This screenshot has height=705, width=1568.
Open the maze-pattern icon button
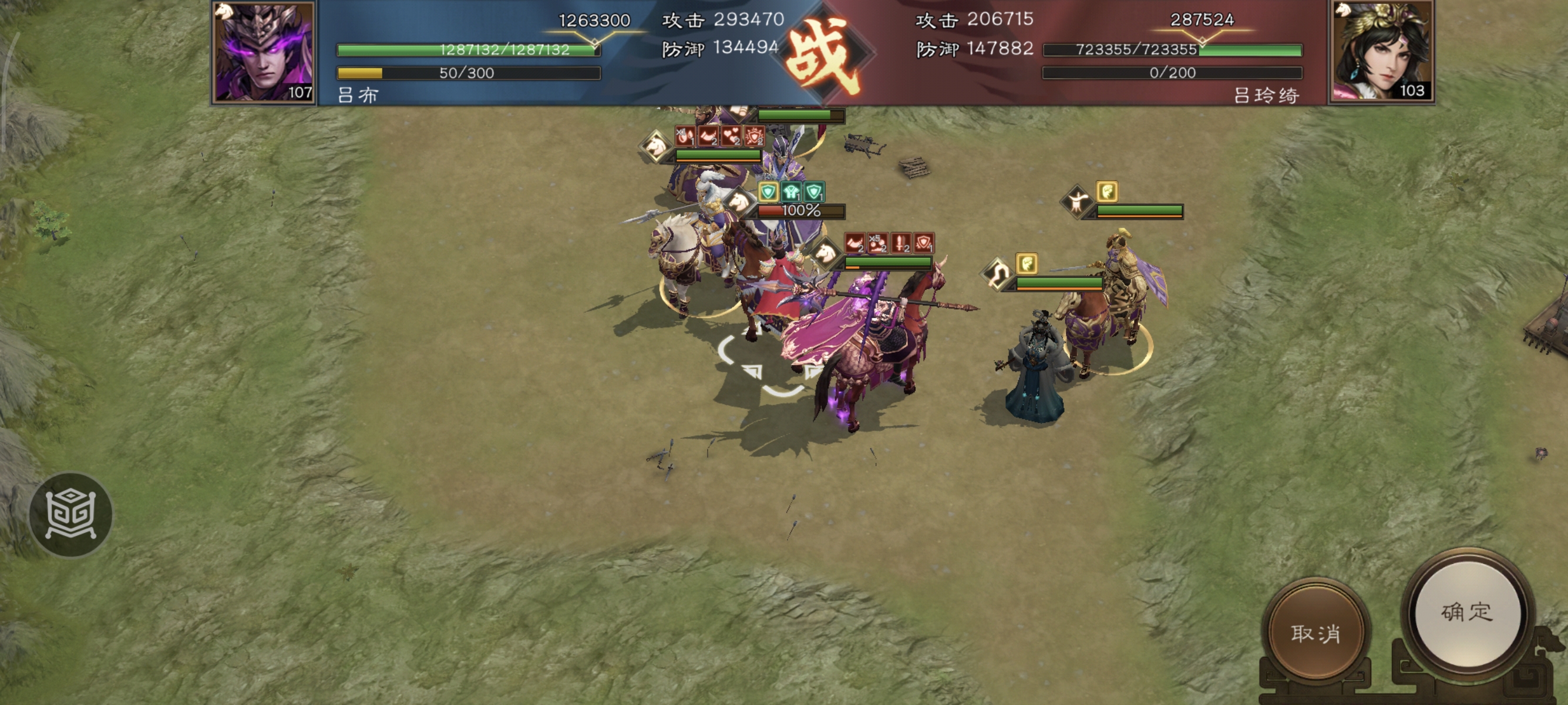tap(70, 515)
